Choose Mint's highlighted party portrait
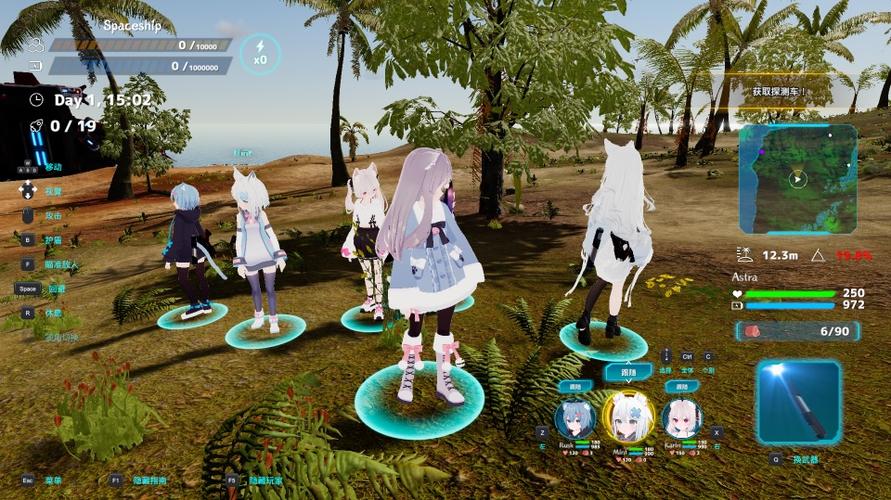Viewport: 891px width, 500px height. 628,418
